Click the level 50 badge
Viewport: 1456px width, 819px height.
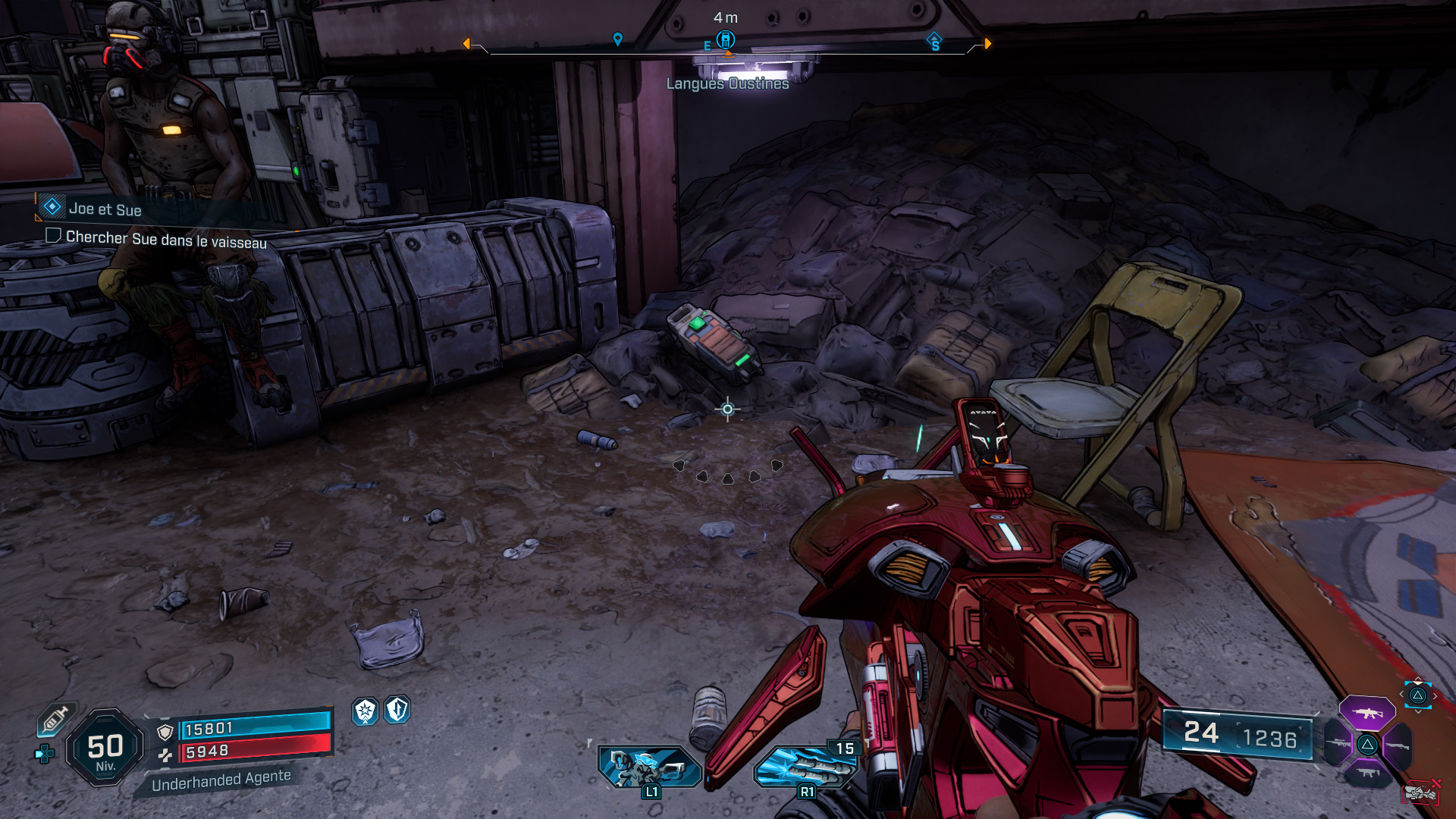pos(105,748)
